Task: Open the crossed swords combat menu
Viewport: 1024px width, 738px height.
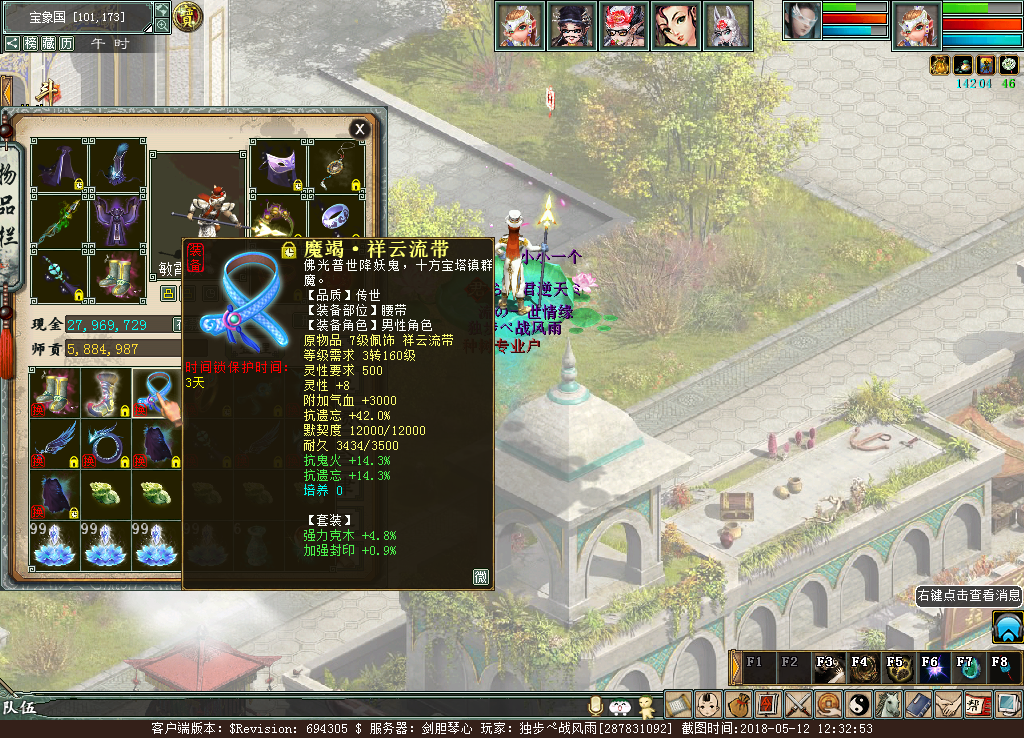Action: [x=798, y=704]
